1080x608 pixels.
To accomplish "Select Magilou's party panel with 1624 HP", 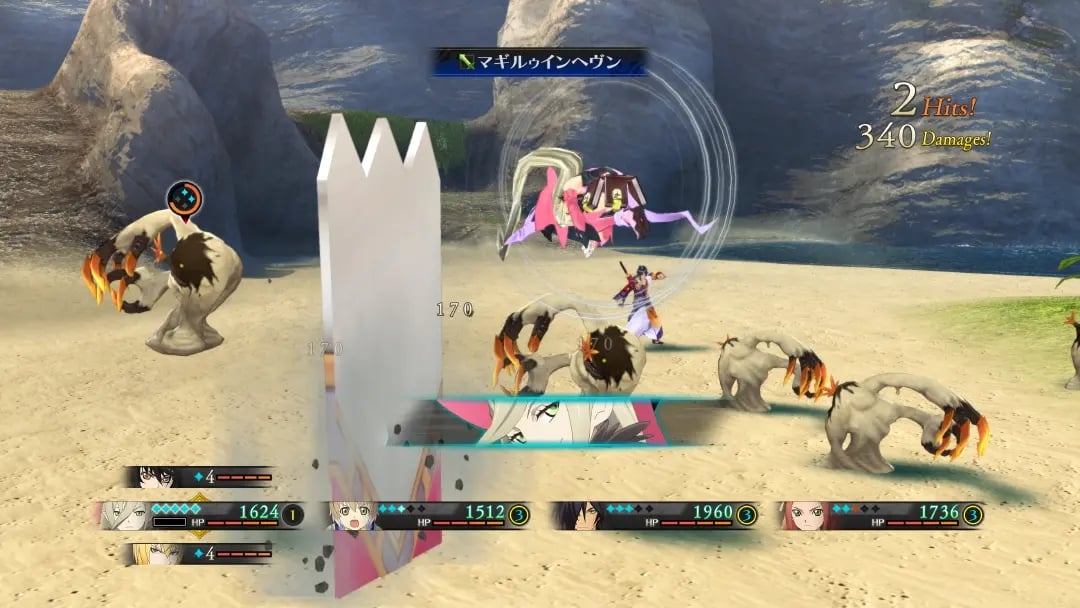I will point(200,515).
